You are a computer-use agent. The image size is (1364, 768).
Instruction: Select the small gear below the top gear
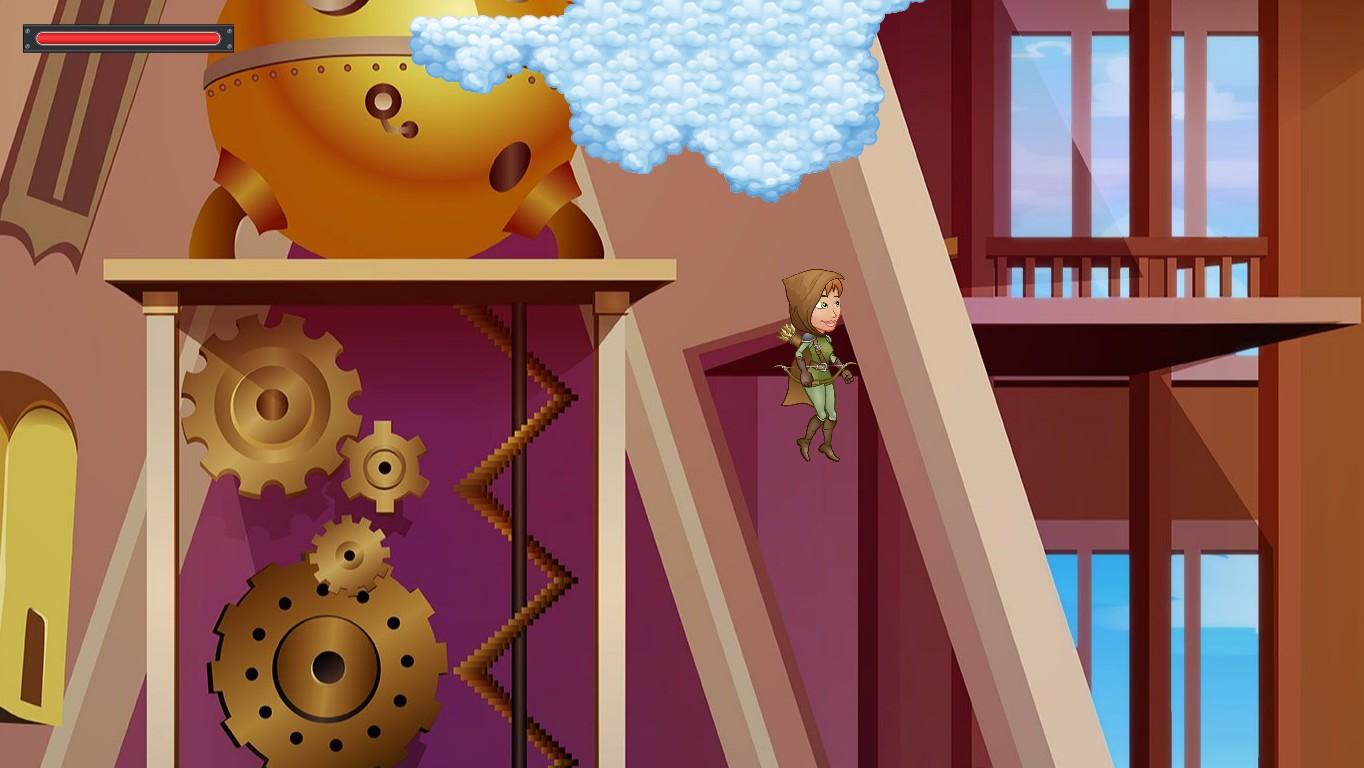pyautogui.click(x=383, y=465)
